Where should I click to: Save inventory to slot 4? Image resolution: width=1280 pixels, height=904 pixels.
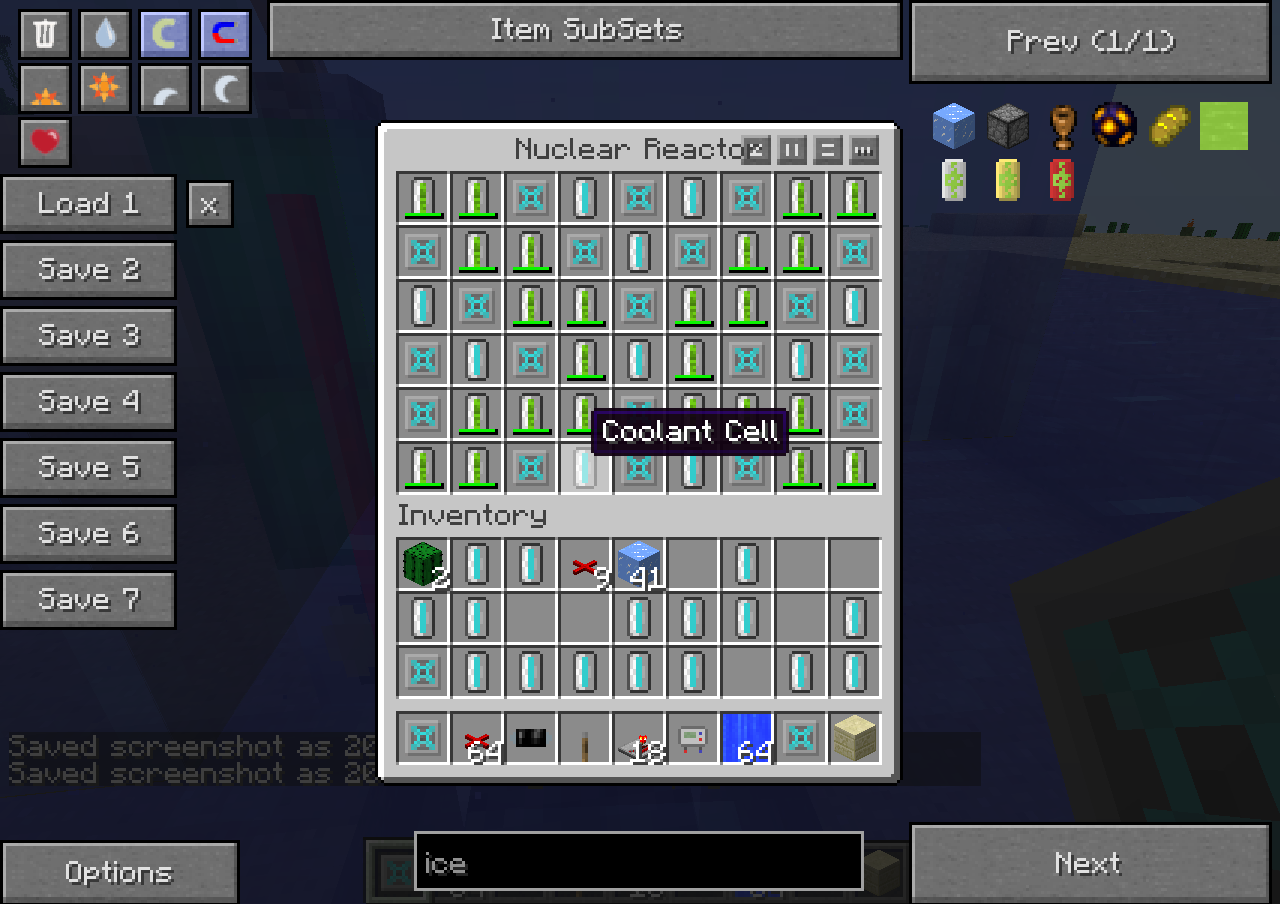[88, 402]
